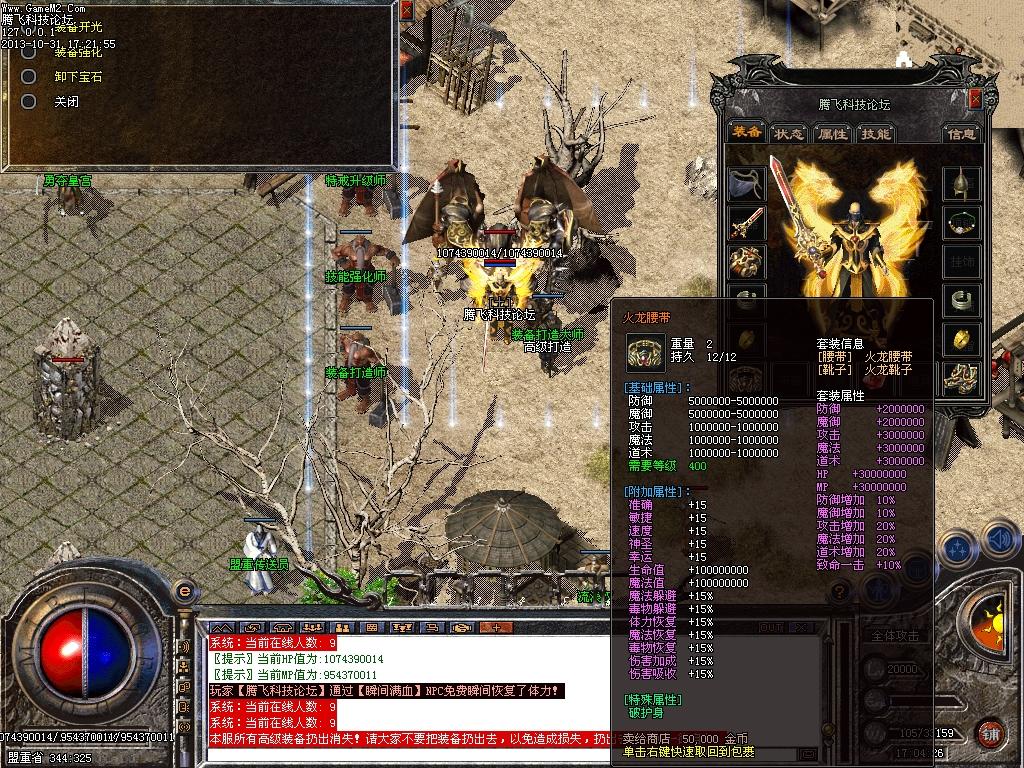This screenshot has width=1024, height=768.
Task: Open the 属性 tab
Action: coord(832,133)
